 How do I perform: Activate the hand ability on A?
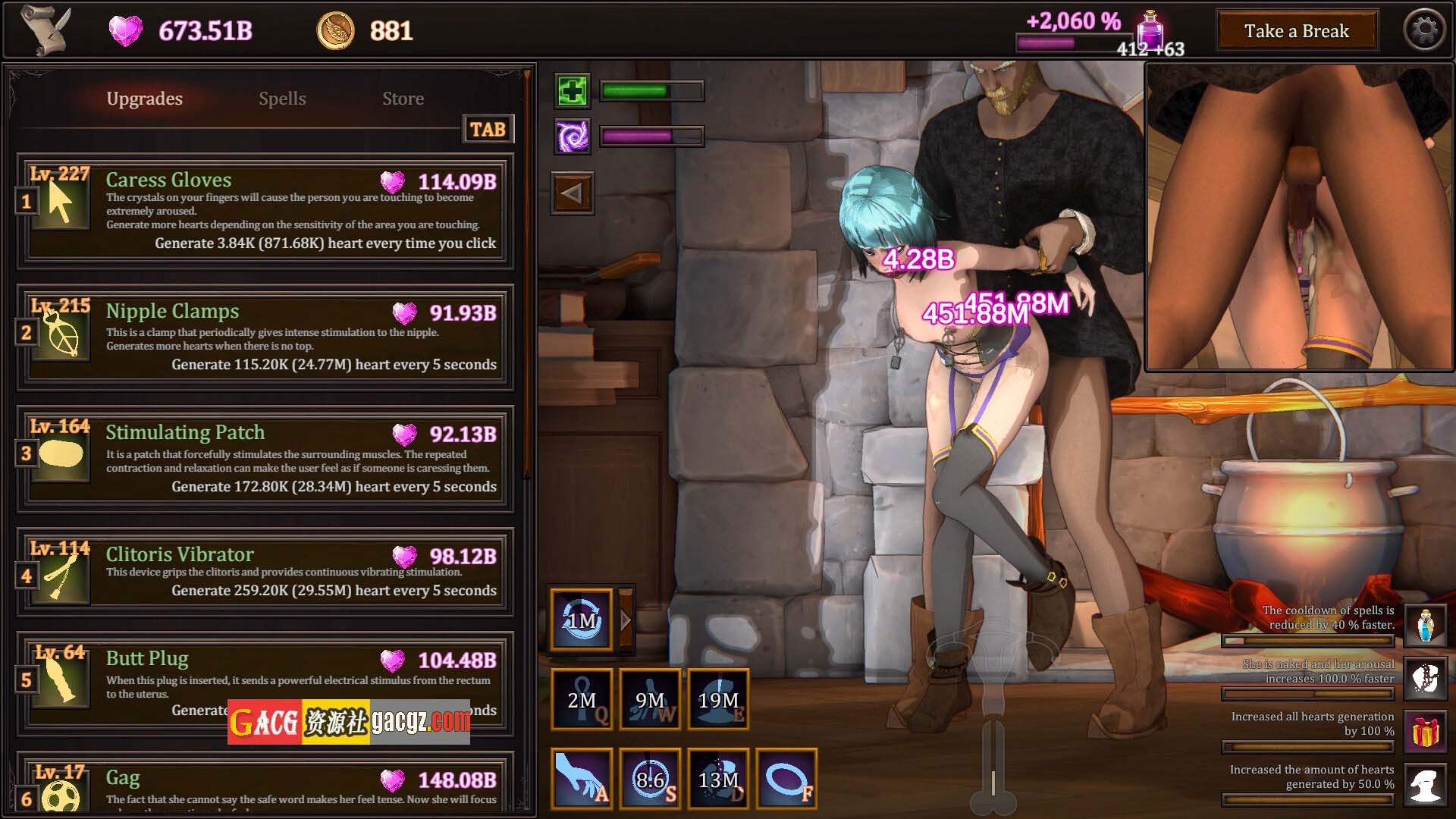click(x=582, y=779)
